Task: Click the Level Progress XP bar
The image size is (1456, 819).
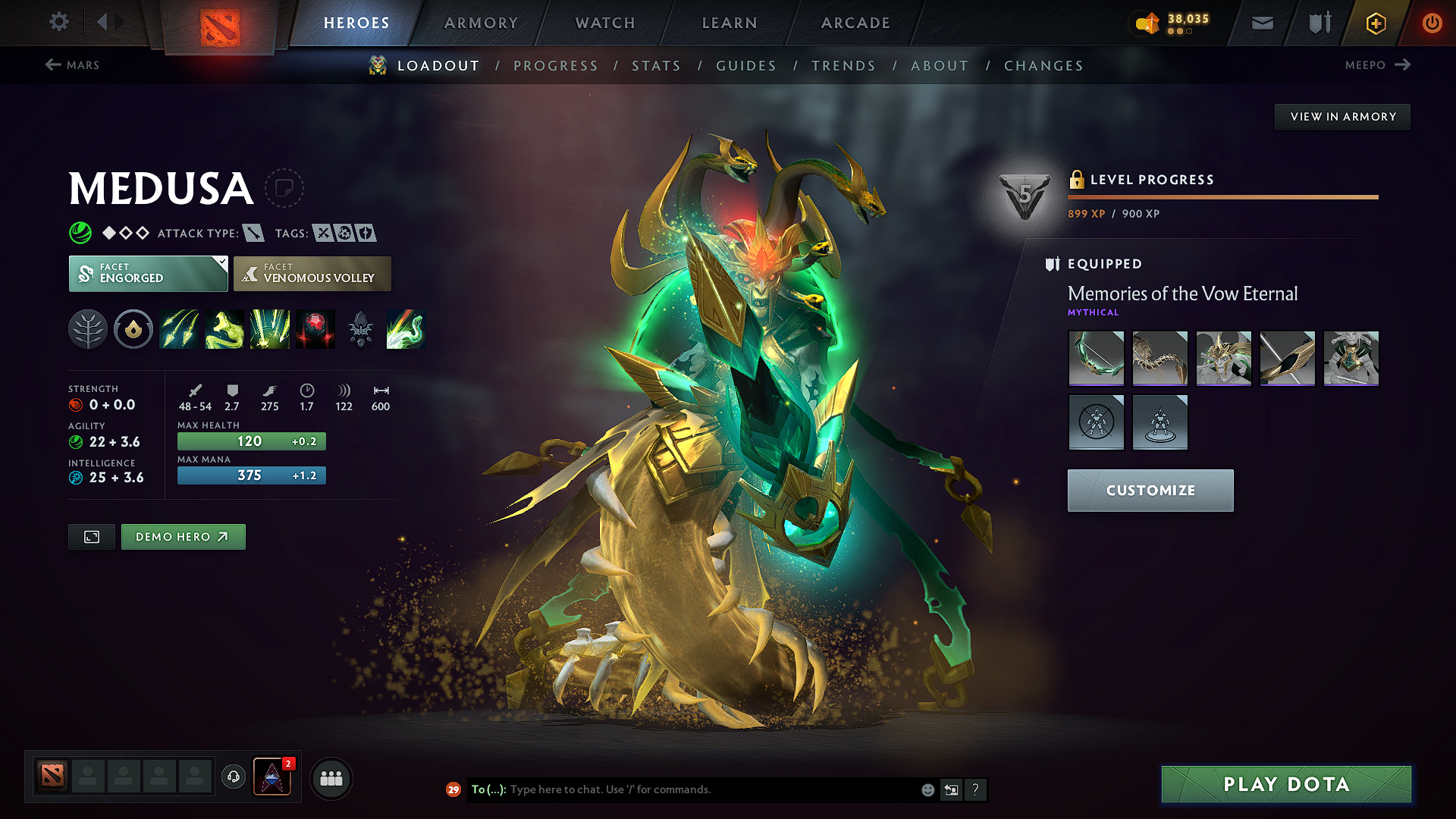Action: point(1222,197)
